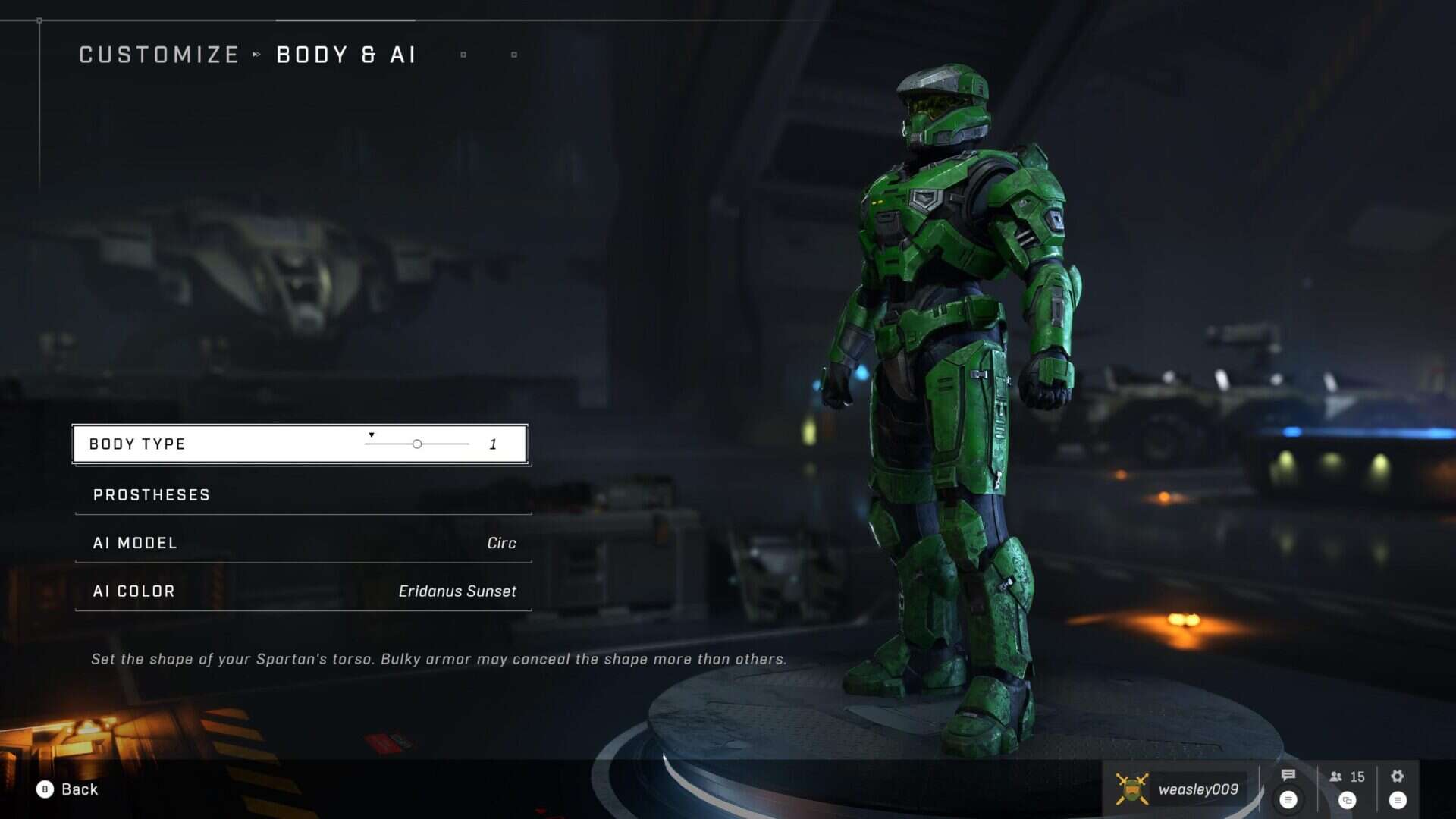Click the screen-share icon beneath the friends counter
The height and width of the screenshot is (819, 1456).
point(1346,799)
